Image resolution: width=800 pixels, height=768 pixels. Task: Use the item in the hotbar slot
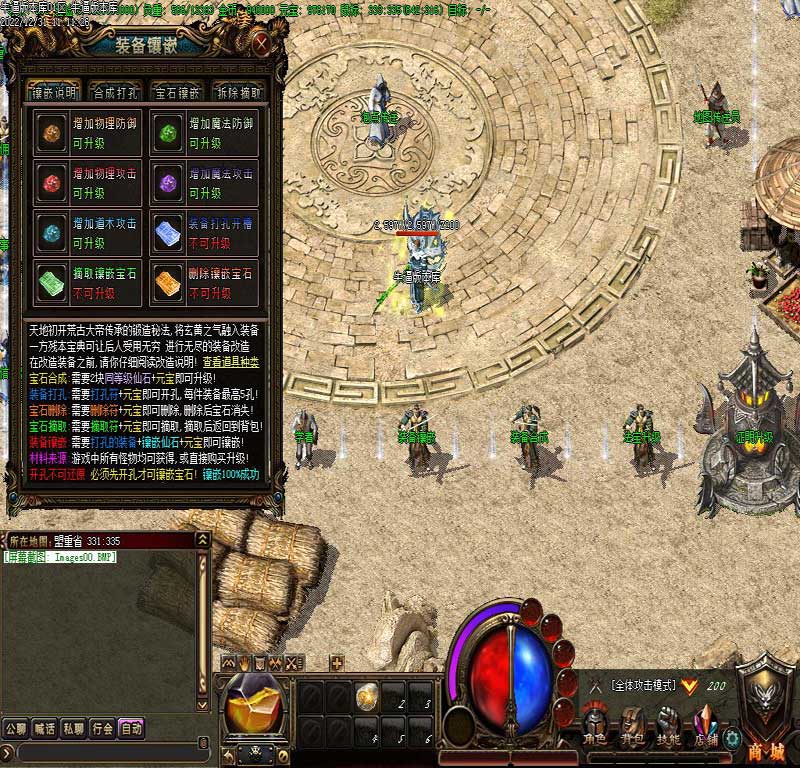pos(367,693)
